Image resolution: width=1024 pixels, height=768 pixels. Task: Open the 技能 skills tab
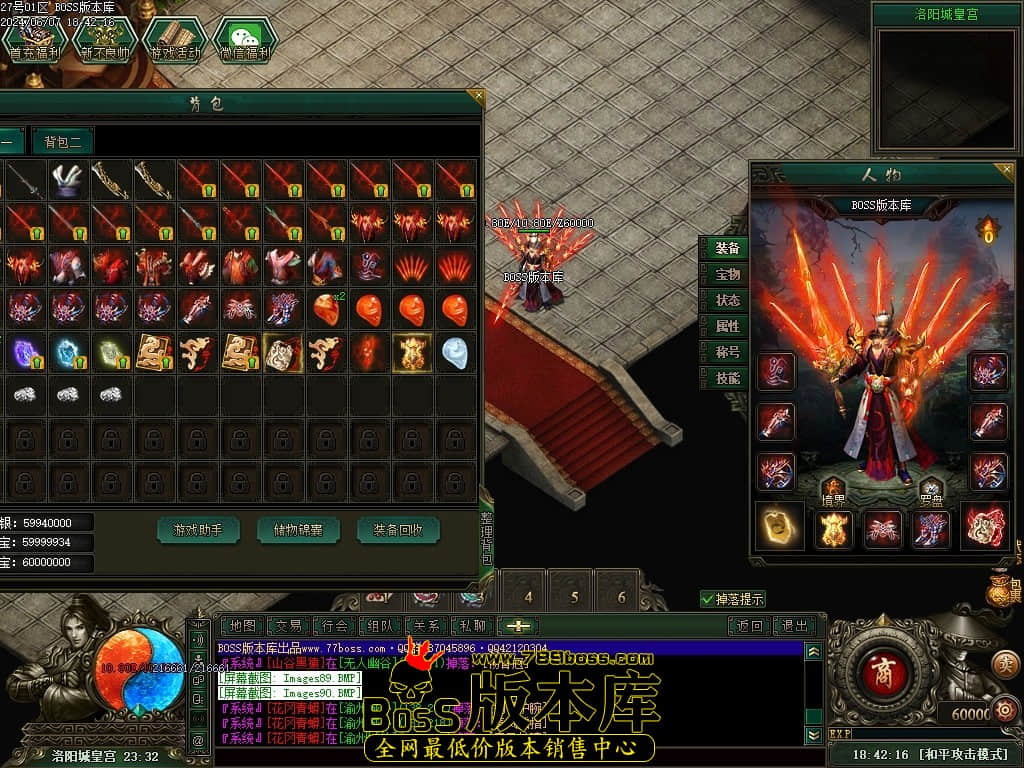[727, 378]
